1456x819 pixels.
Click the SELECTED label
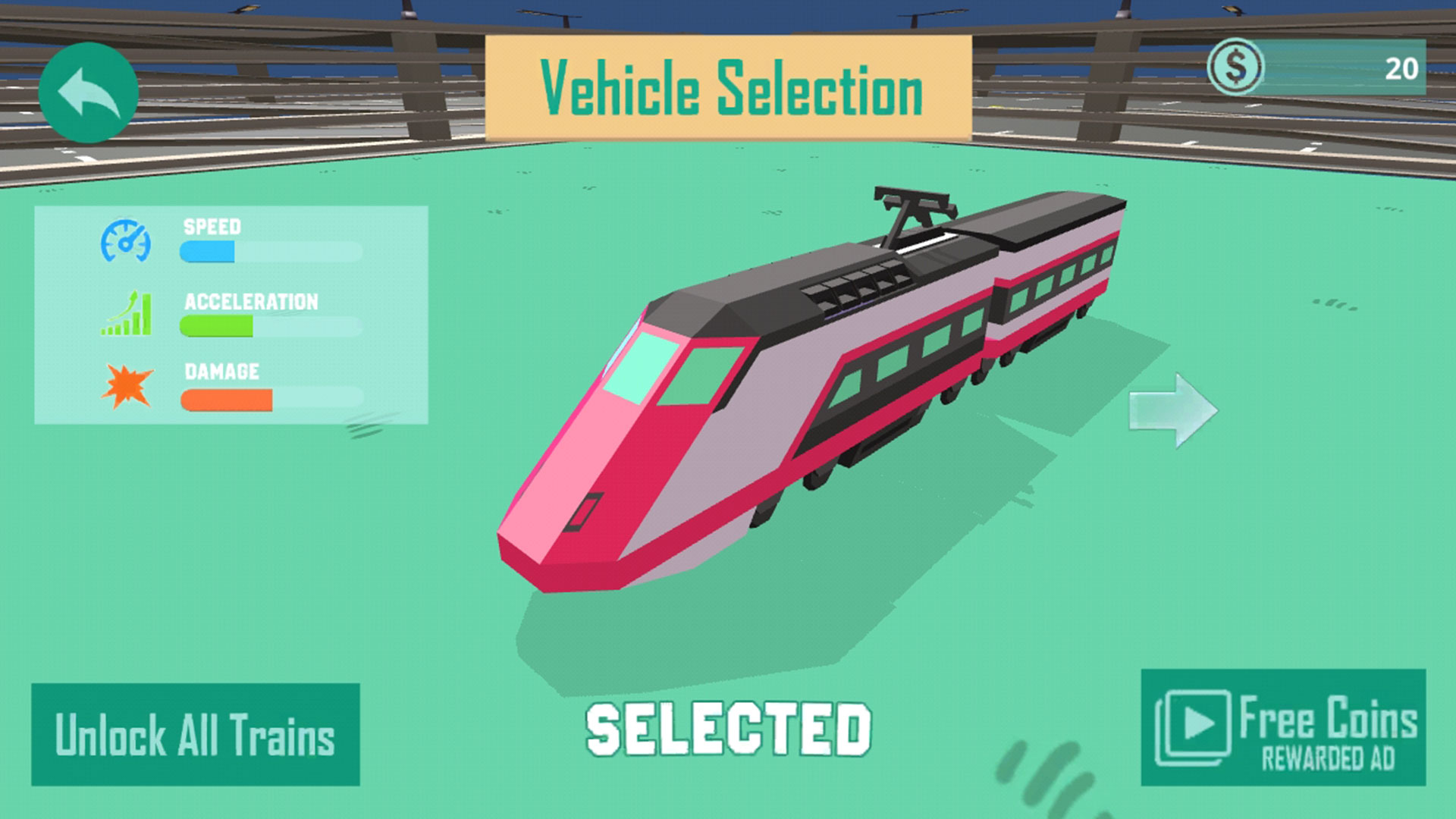coord(730,729)
